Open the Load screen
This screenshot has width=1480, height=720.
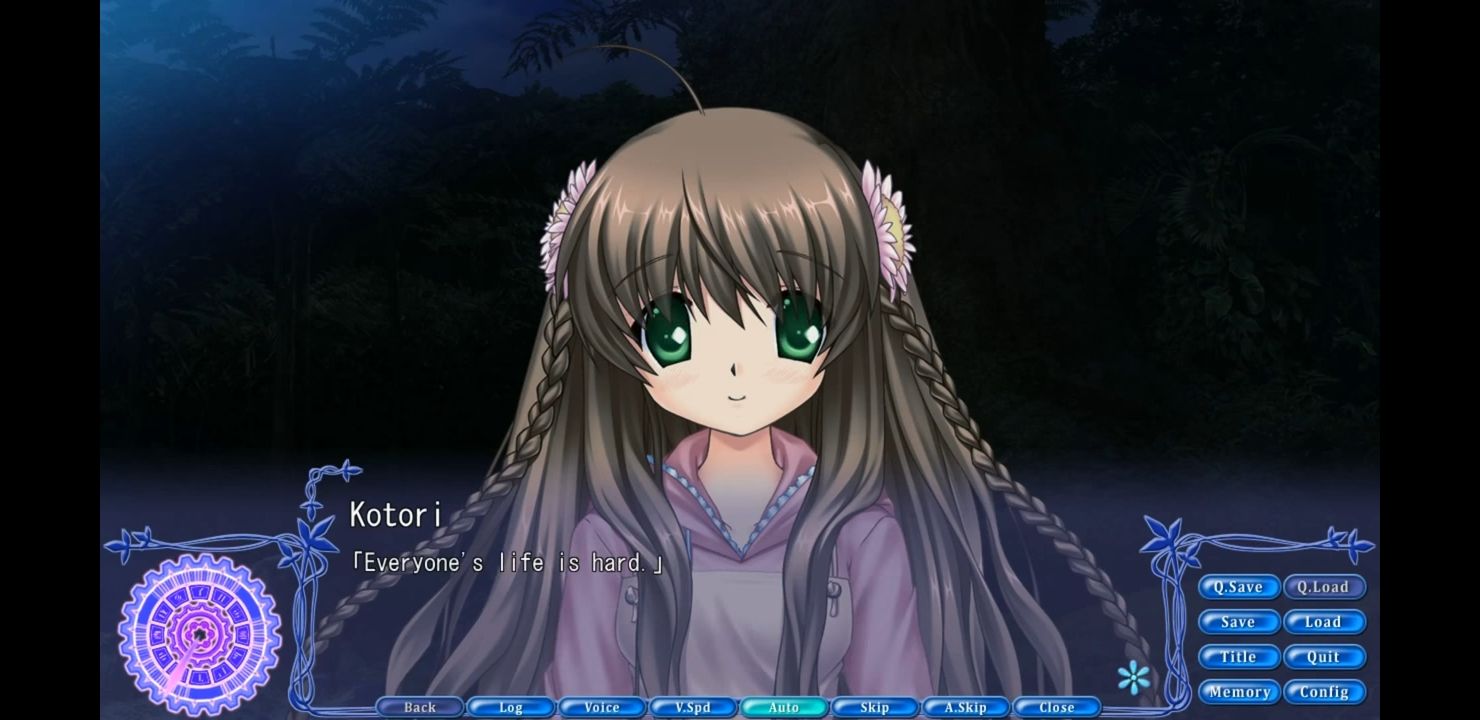[x=1325, y=622]
